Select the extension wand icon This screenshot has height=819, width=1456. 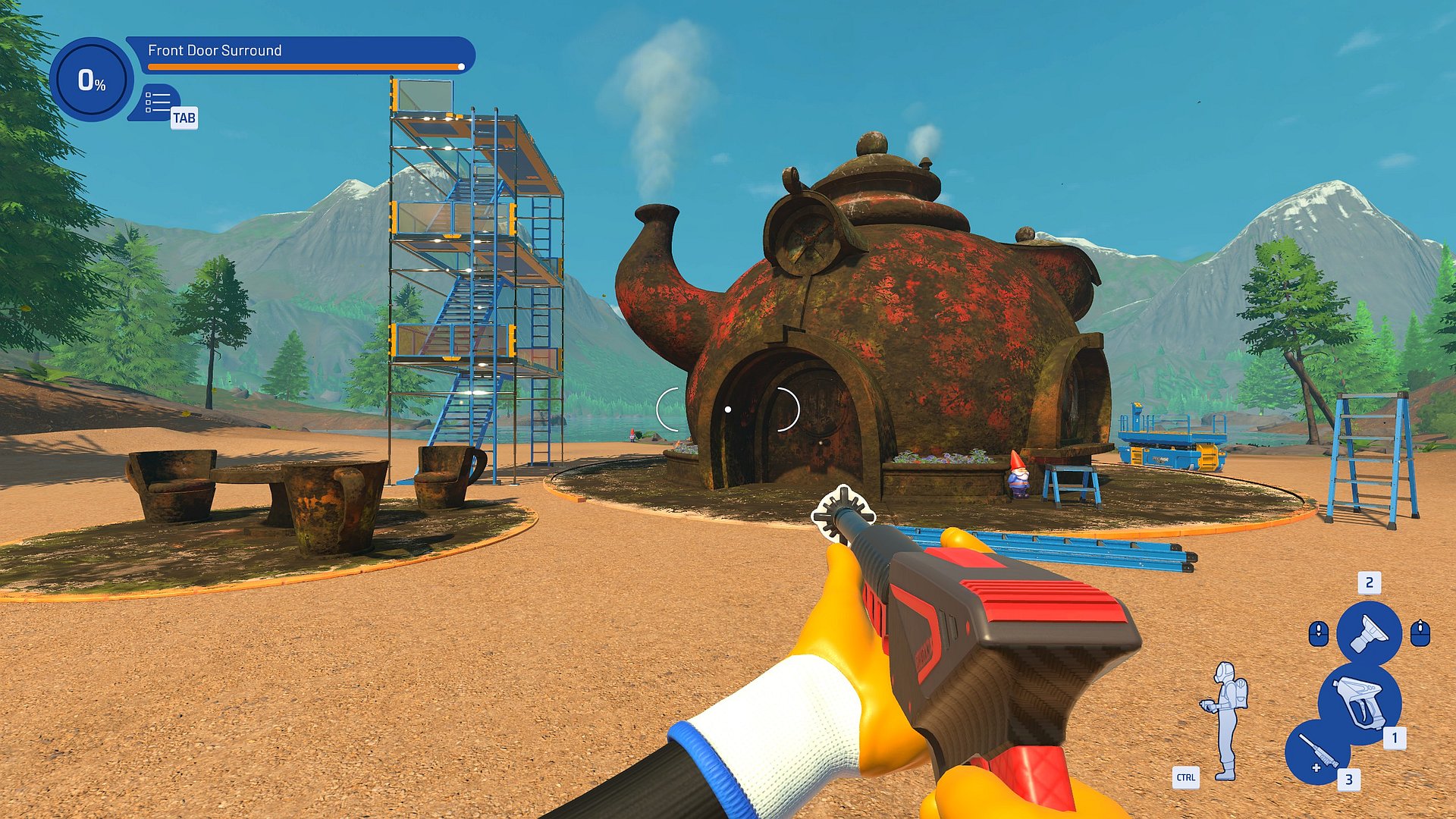pos(1316,752)
